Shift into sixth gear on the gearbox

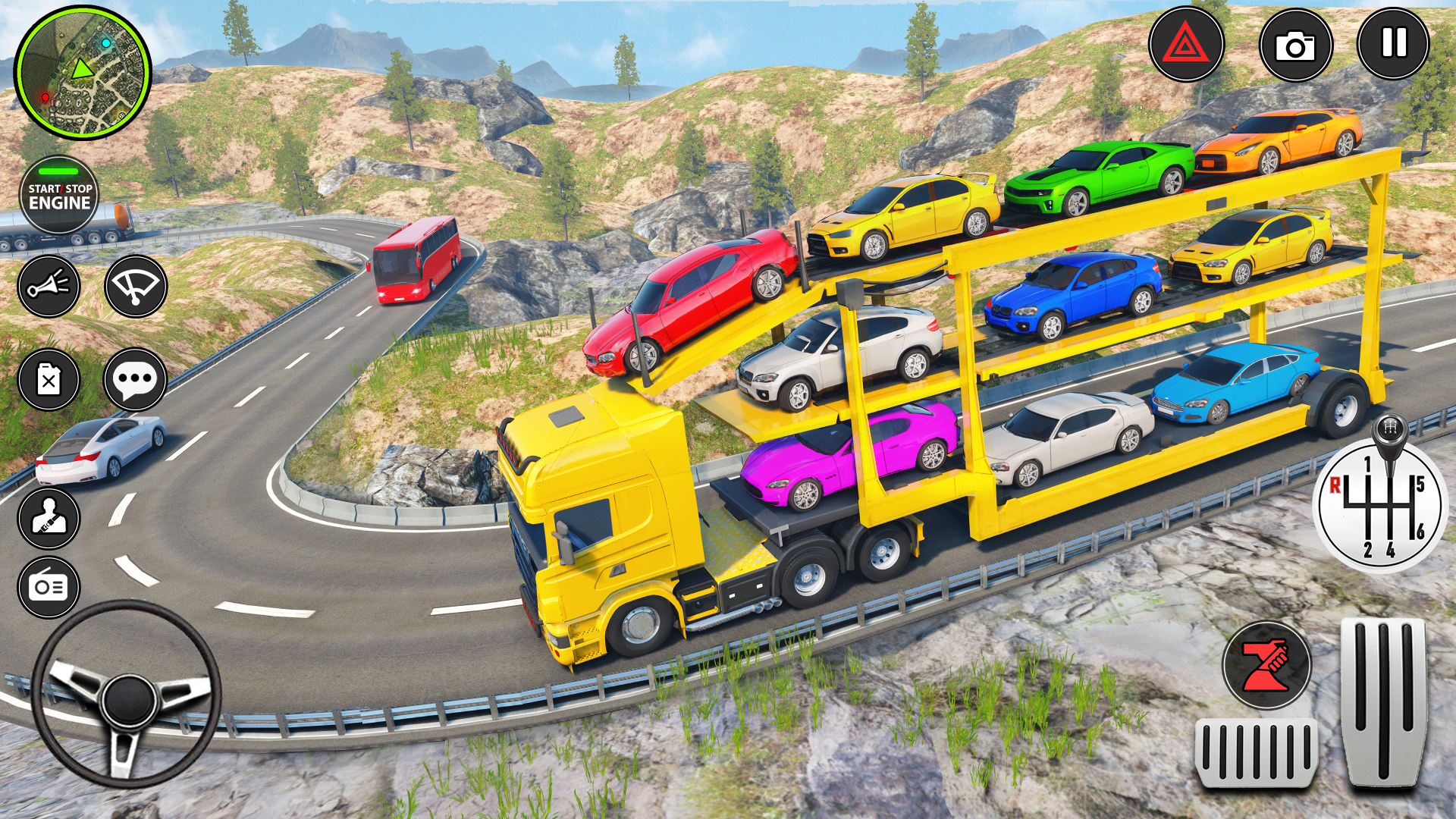coord(1422,531)
